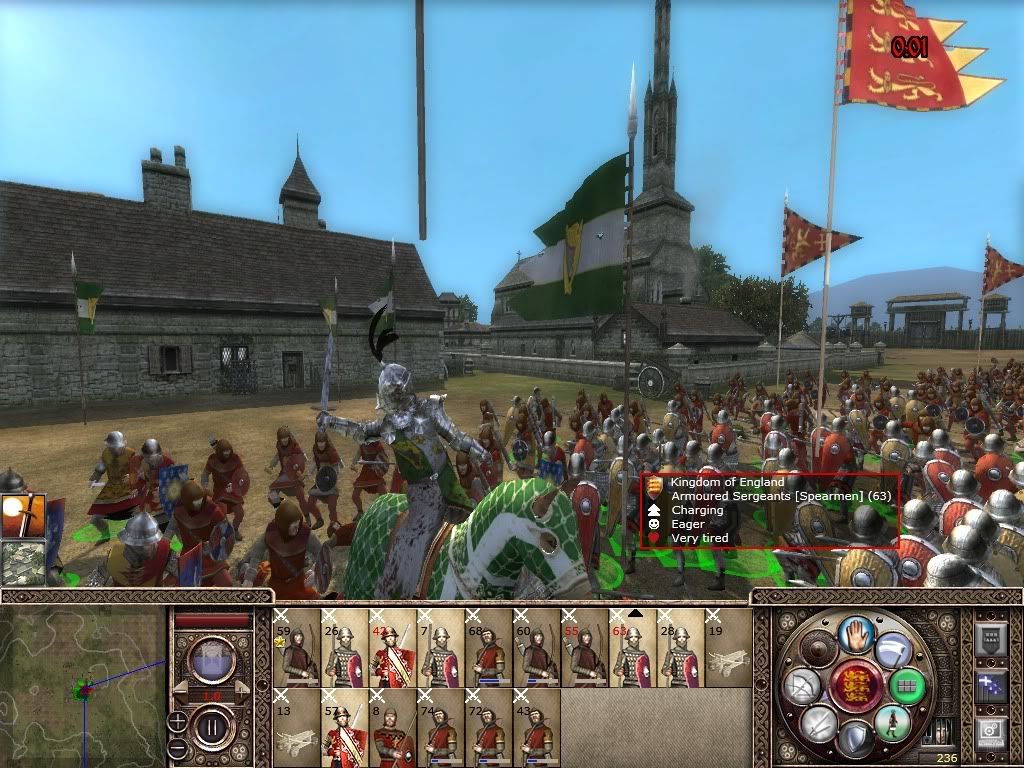Select the starred archer unit card numbered 59
The height and width of the screenshot is (768, 1024).
(296, 648)
